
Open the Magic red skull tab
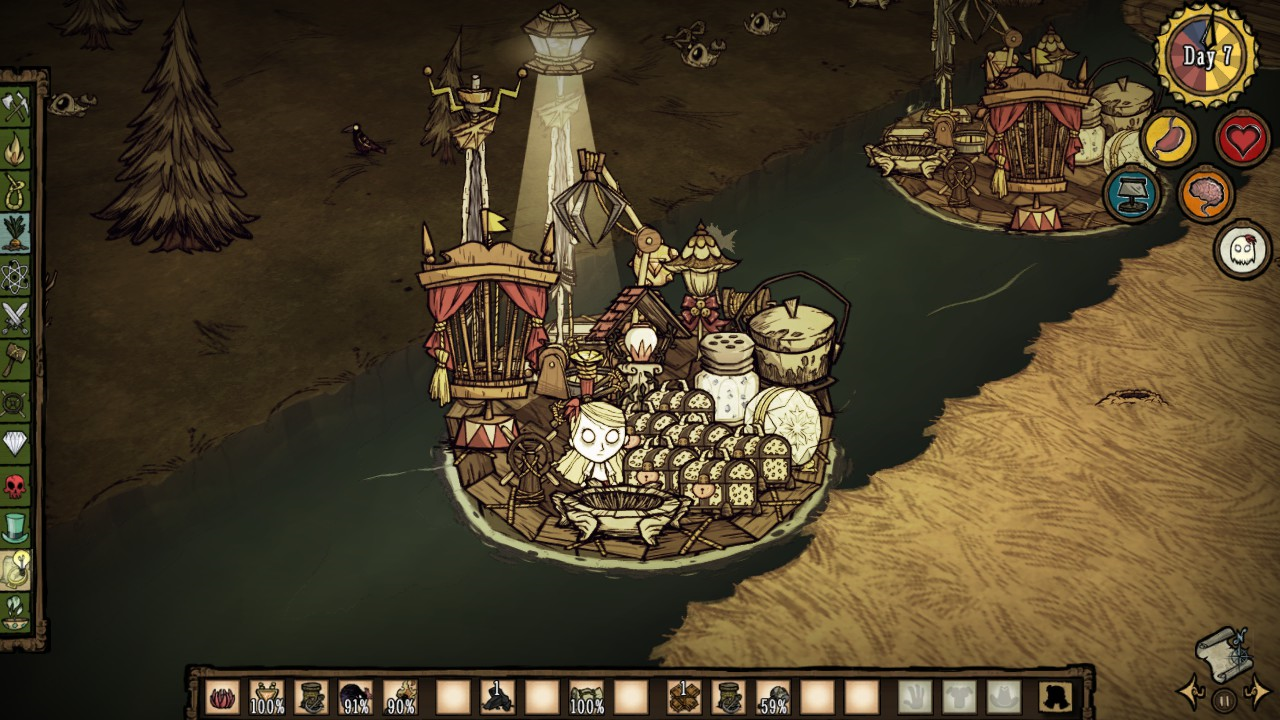tap(15, 486)
